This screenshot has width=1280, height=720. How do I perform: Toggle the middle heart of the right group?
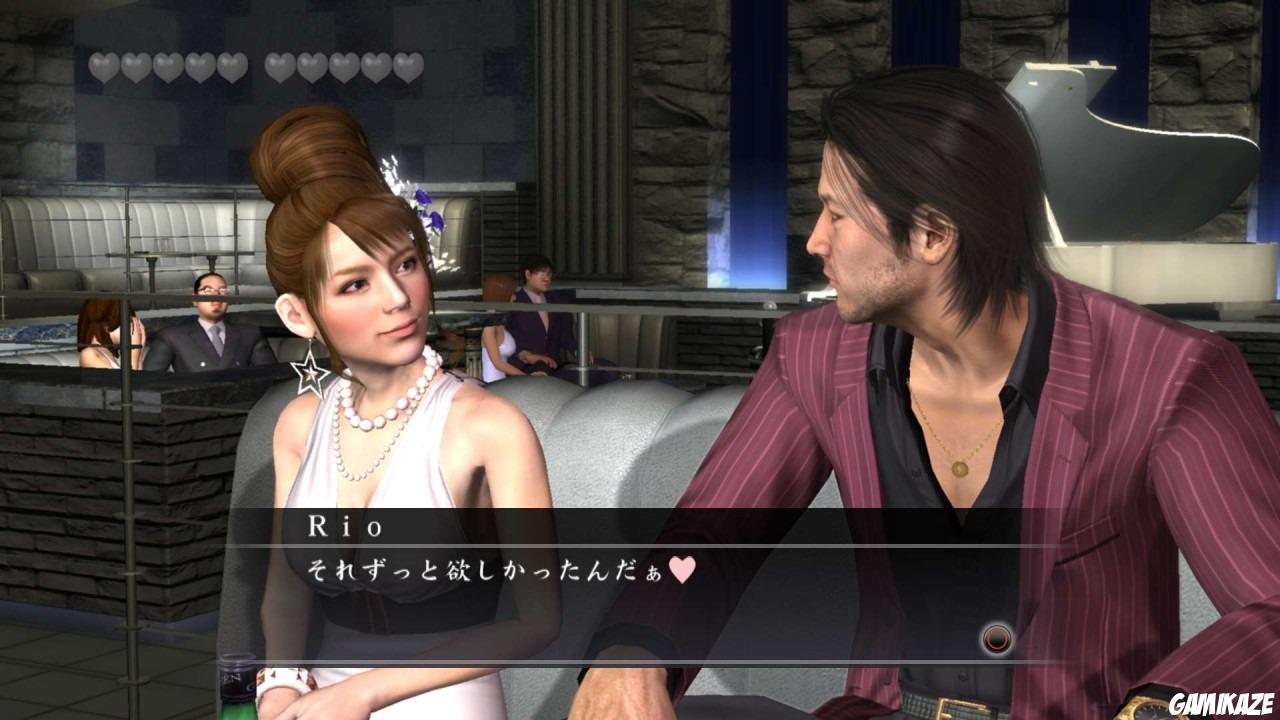tap(343, 63)
